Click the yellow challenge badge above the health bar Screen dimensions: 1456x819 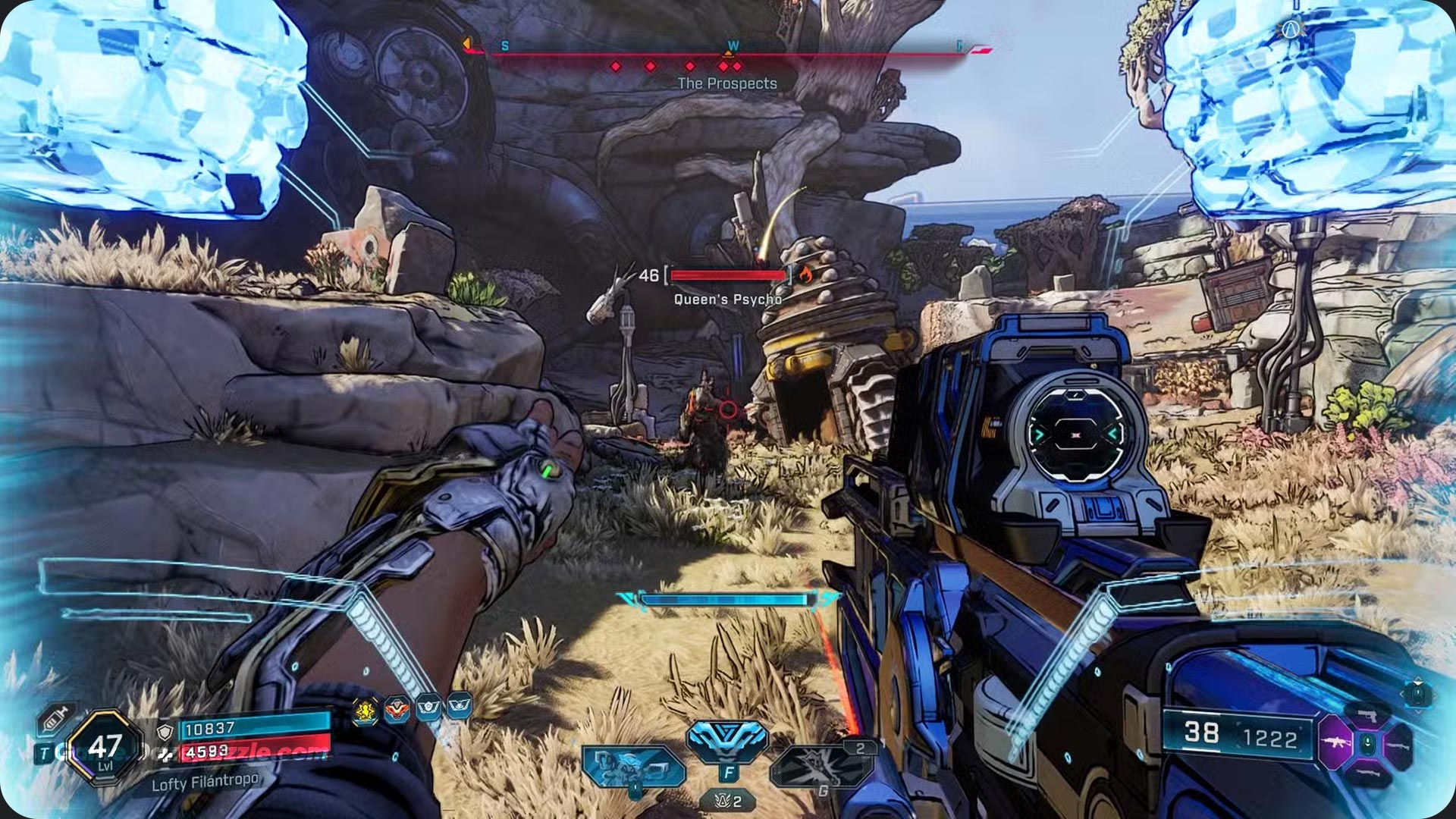coord(365,710)
